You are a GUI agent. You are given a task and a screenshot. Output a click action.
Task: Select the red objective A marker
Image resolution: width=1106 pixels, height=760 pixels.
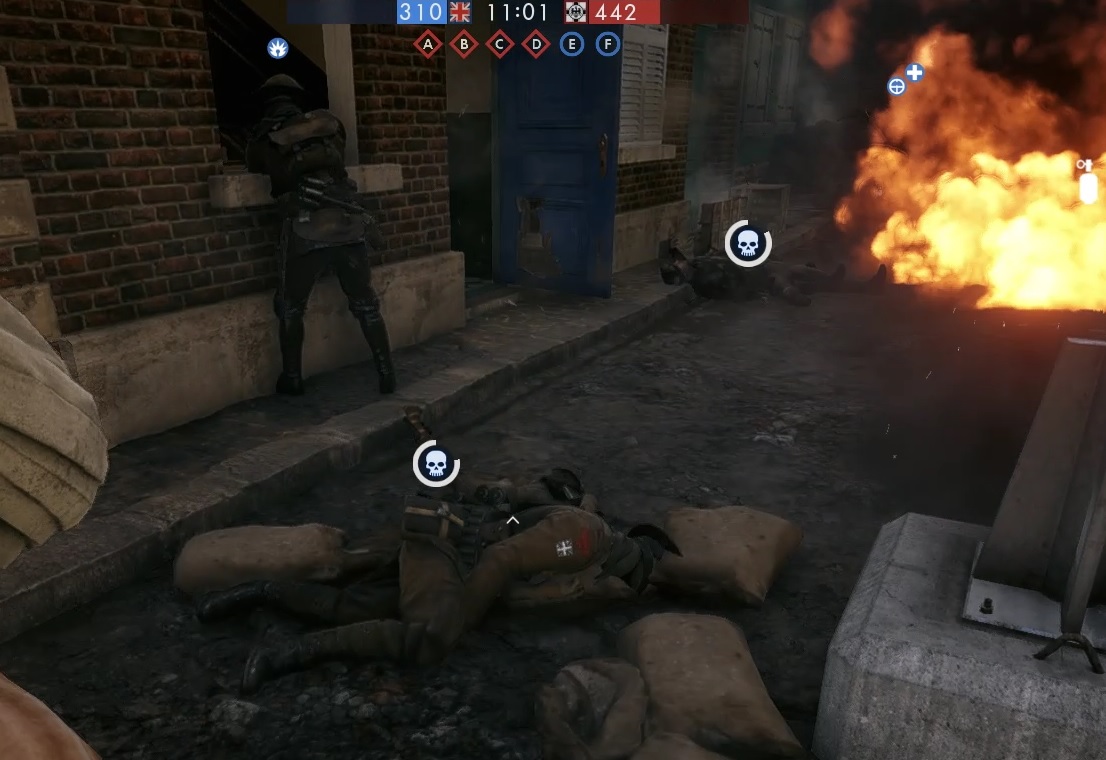coord(428,44)
